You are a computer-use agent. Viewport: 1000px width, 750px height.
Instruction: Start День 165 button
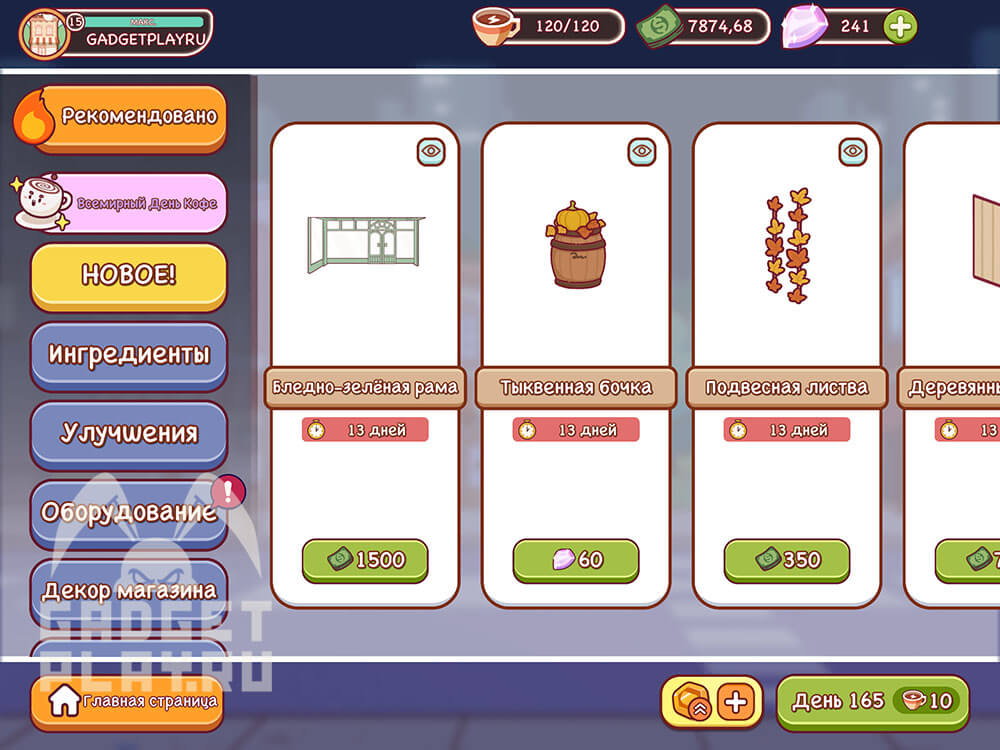click(x=872, y=702)
